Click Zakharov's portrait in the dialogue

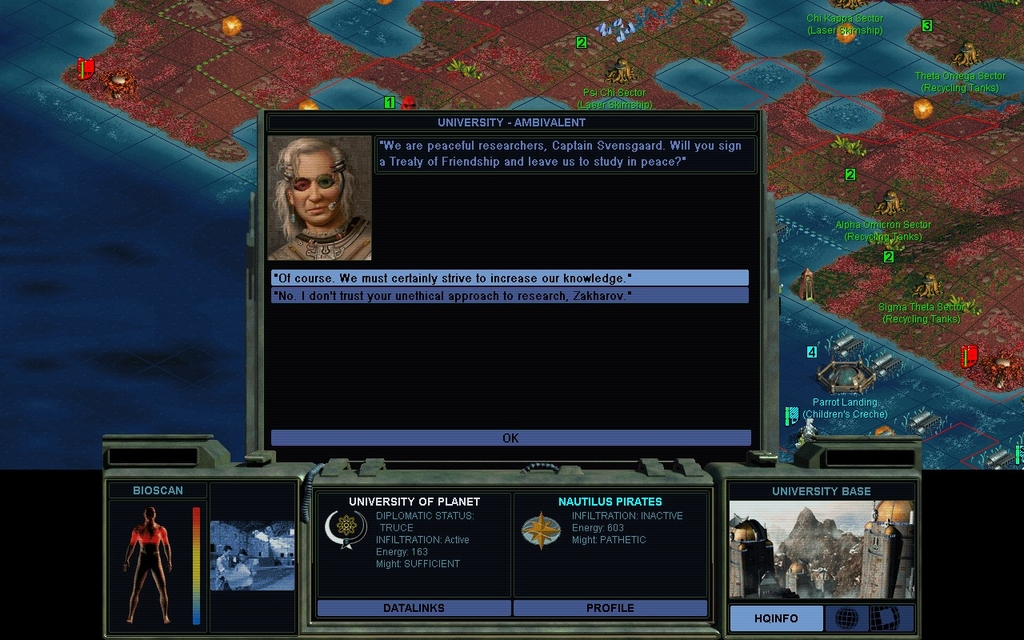tap(320, 198)
